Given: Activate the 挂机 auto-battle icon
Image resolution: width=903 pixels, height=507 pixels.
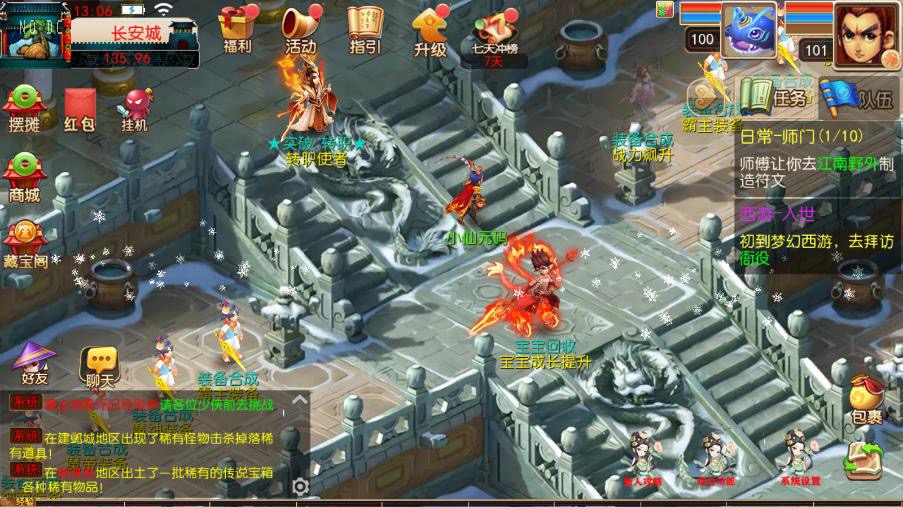Looking at the screenshot, I should (135, 108).
